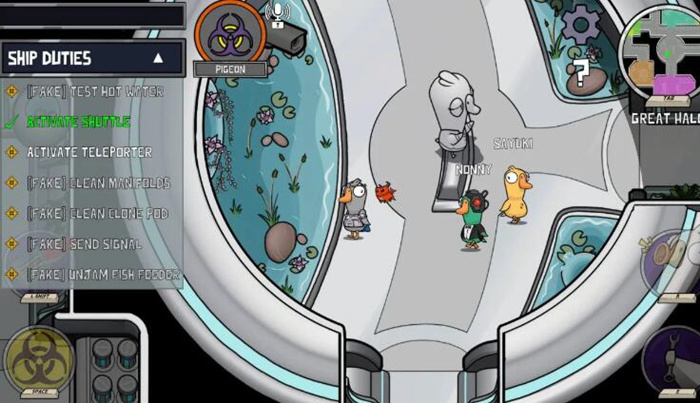Click the fake Test Hot Water duty
700x403 pixels.
94,92
